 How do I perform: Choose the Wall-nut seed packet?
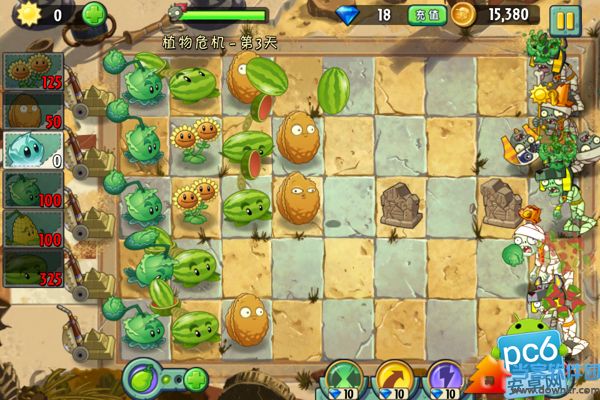coord(31,110)
